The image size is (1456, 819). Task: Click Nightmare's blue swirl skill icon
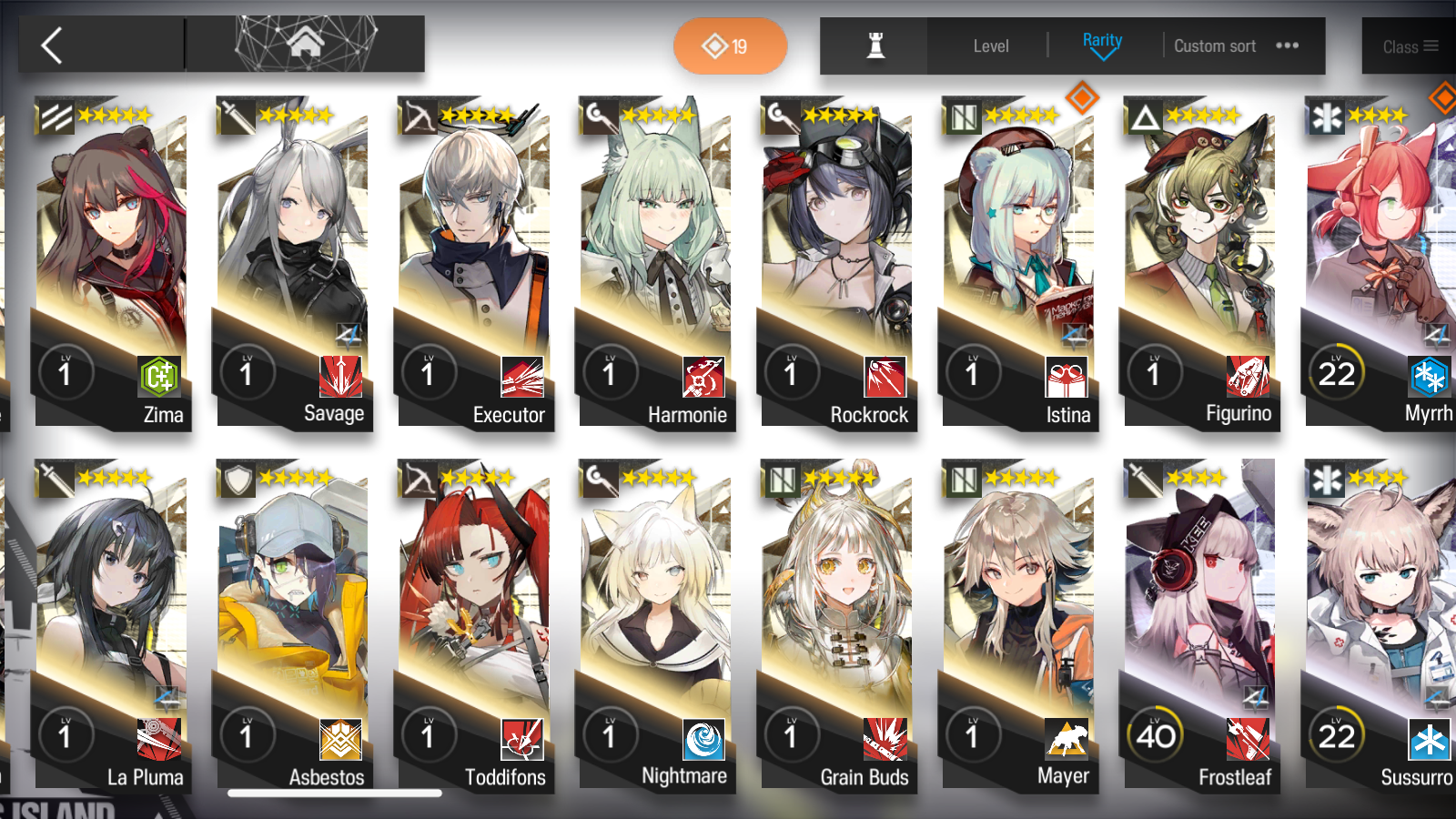coord(703,741)
